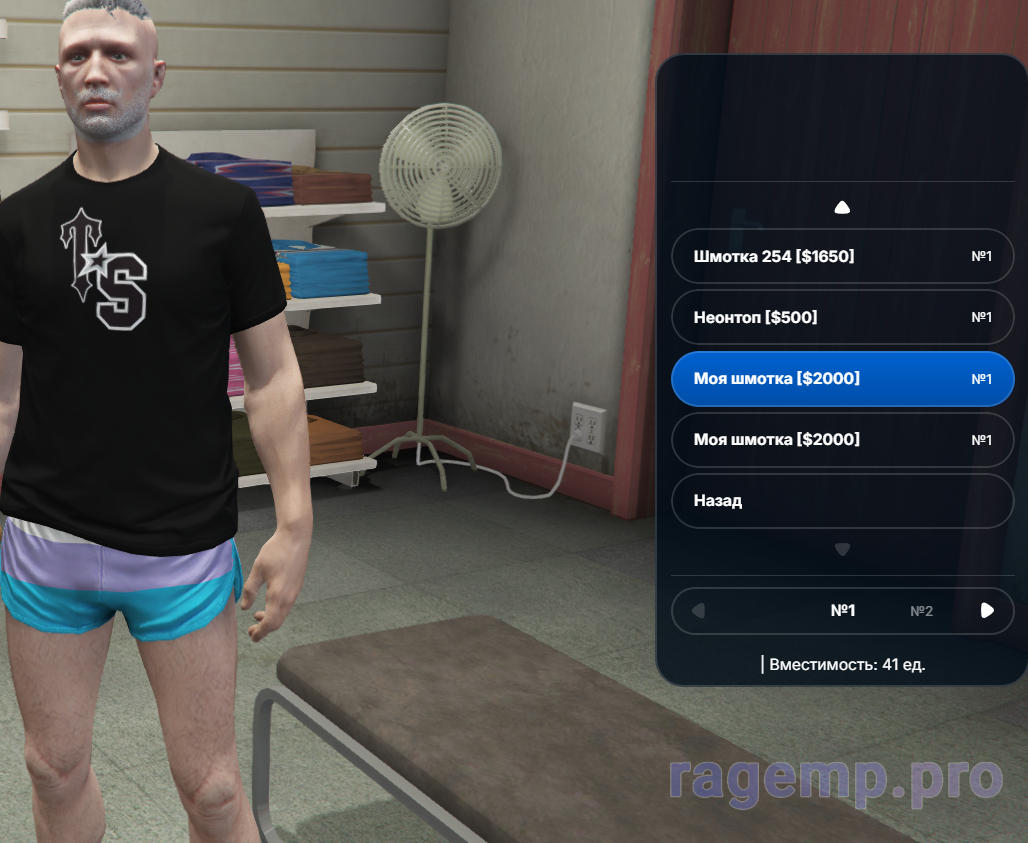The height and width of the screenshot is (843, 1028).
Task: Switch to page №2
Action: tap(921, 611)
